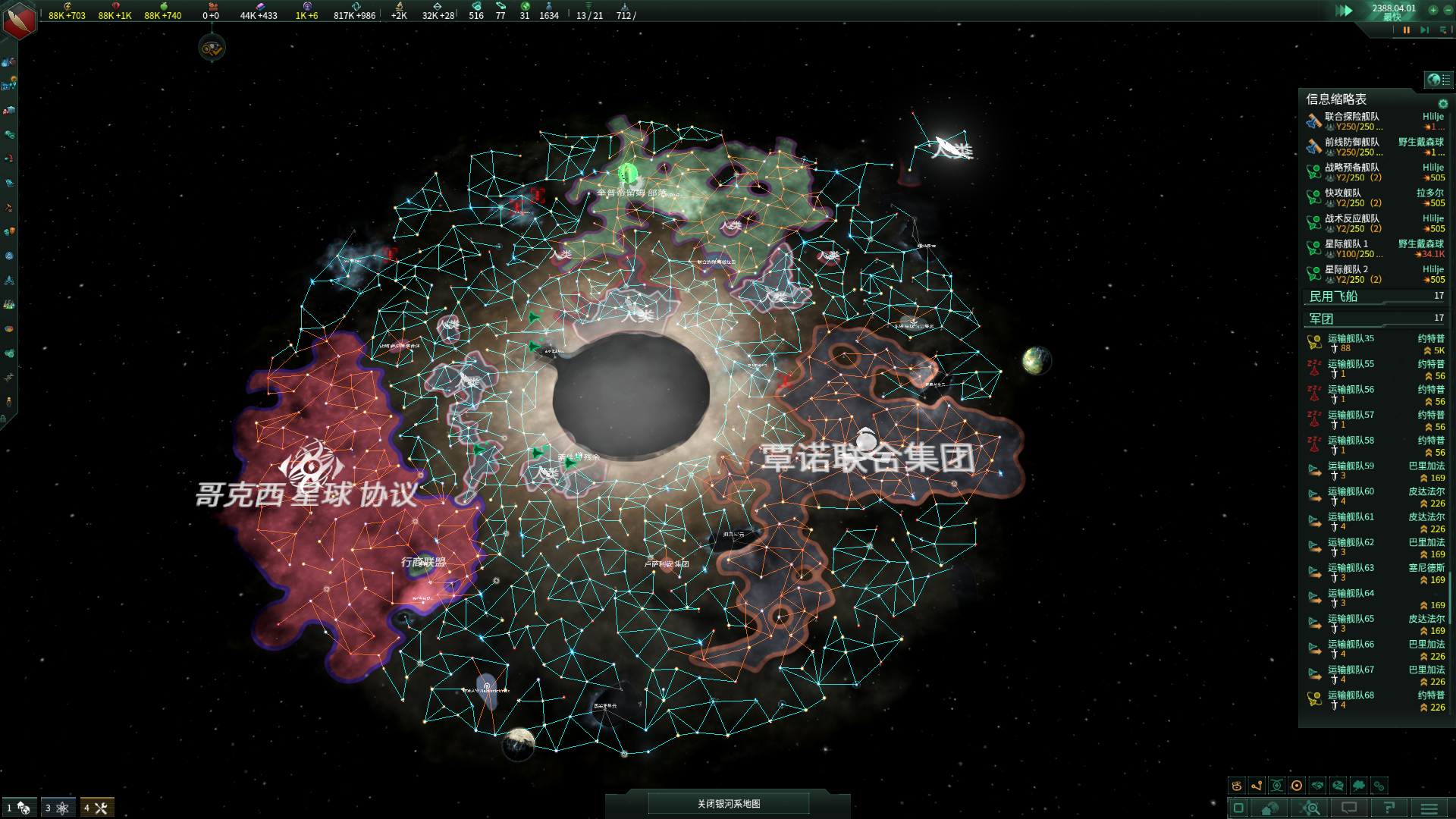Increase game speed with the plus button
The height and width of the screenshot is (819, 1456).
click(x=1433, y=10)
